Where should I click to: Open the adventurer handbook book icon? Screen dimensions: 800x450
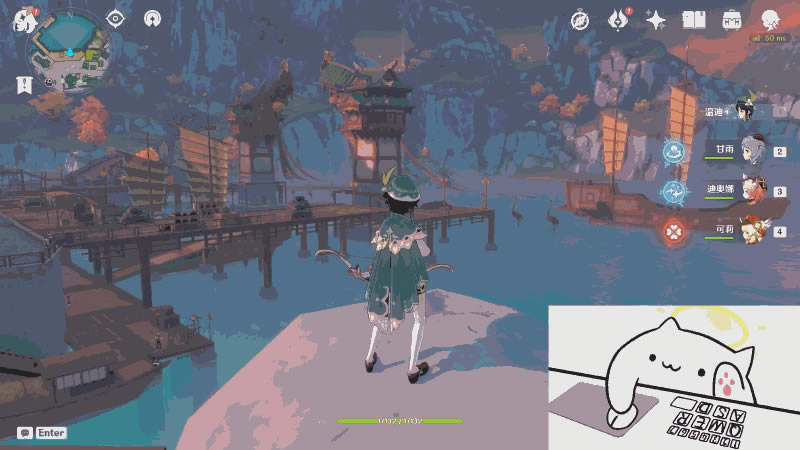694,20
